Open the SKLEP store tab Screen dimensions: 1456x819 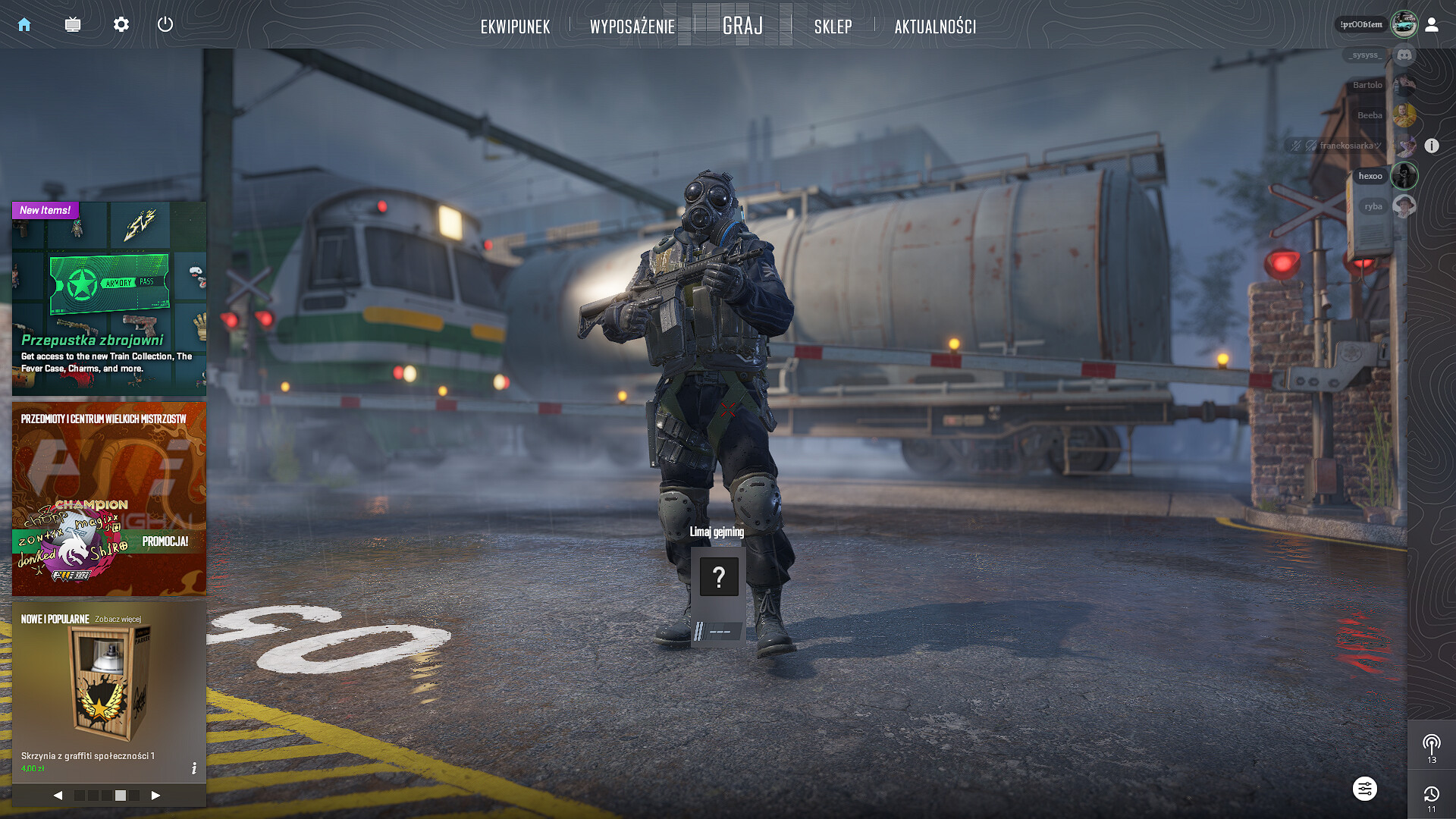click(833, 27)
